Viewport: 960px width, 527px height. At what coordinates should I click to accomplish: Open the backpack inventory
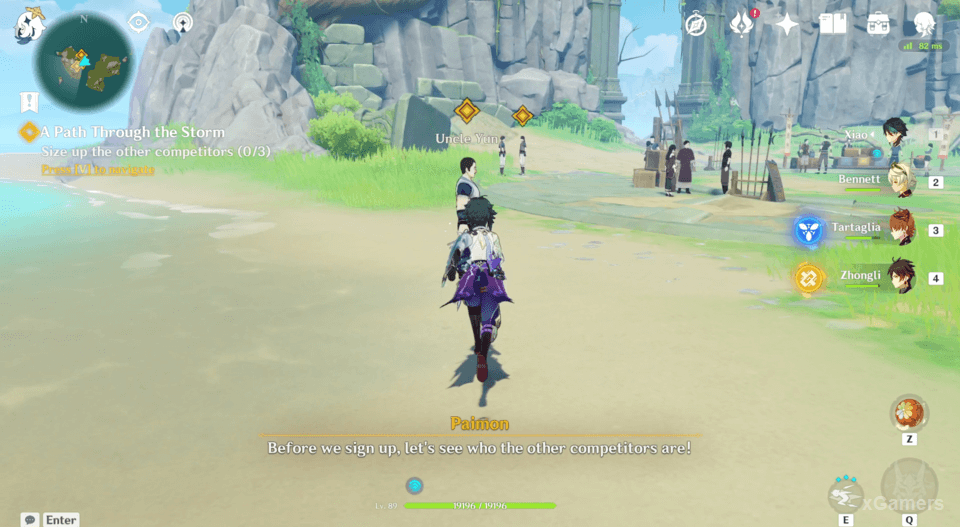point(878,24)
